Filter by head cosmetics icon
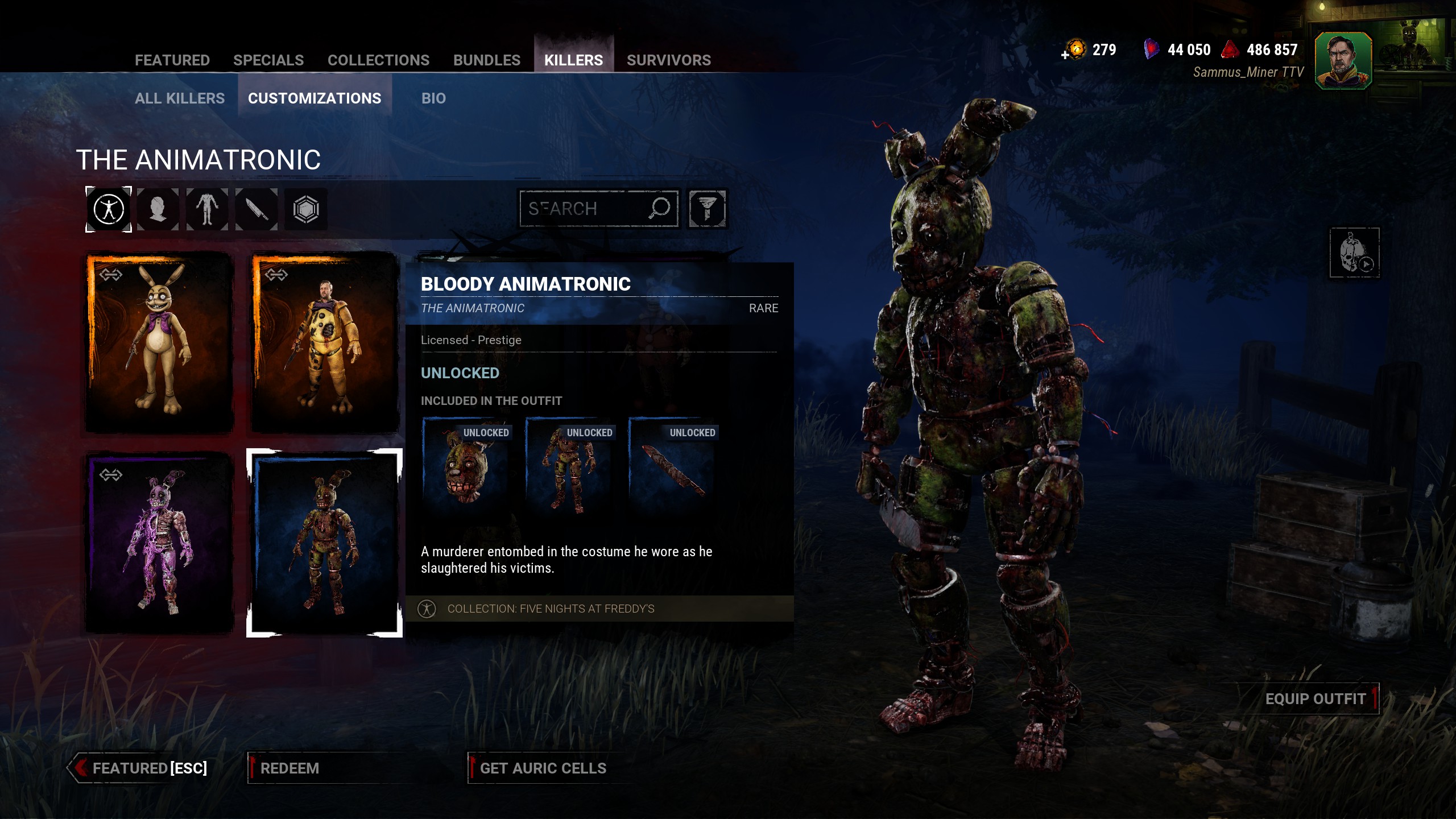The image size is (1456, 819). pos(158,209)
